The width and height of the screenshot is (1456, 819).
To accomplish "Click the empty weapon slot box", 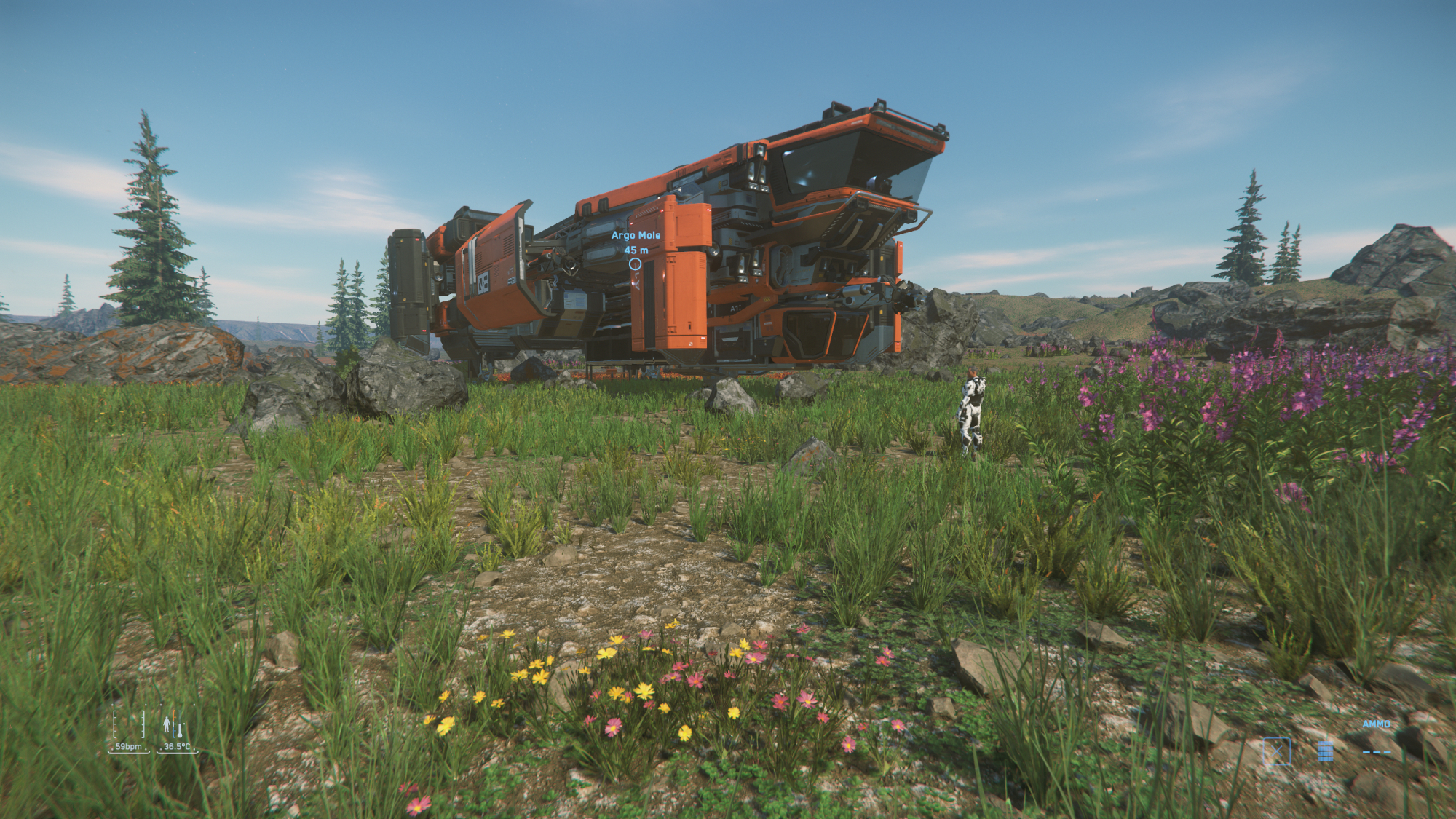I will (1276, 751).
